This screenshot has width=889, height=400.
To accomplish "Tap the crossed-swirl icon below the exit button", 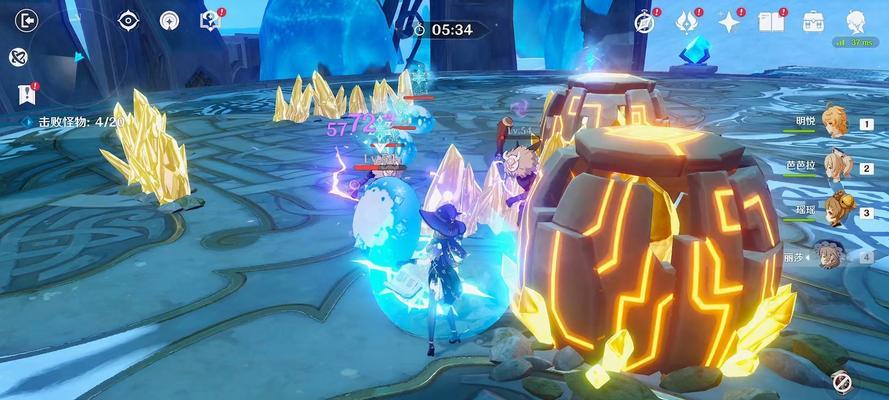I will 18,57.
